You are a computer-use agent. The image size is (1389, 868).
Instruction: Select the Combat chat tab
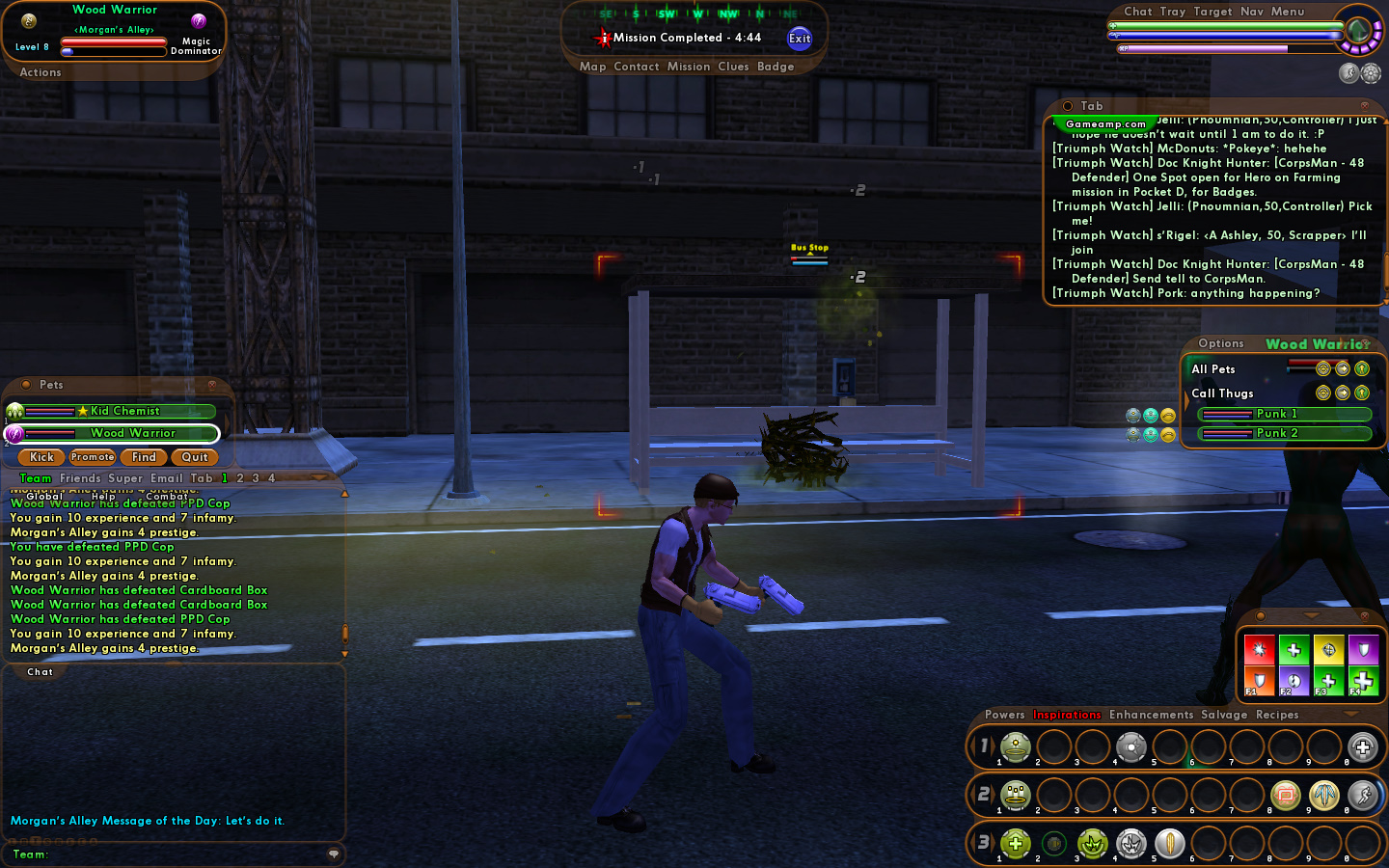coord(167,497)
